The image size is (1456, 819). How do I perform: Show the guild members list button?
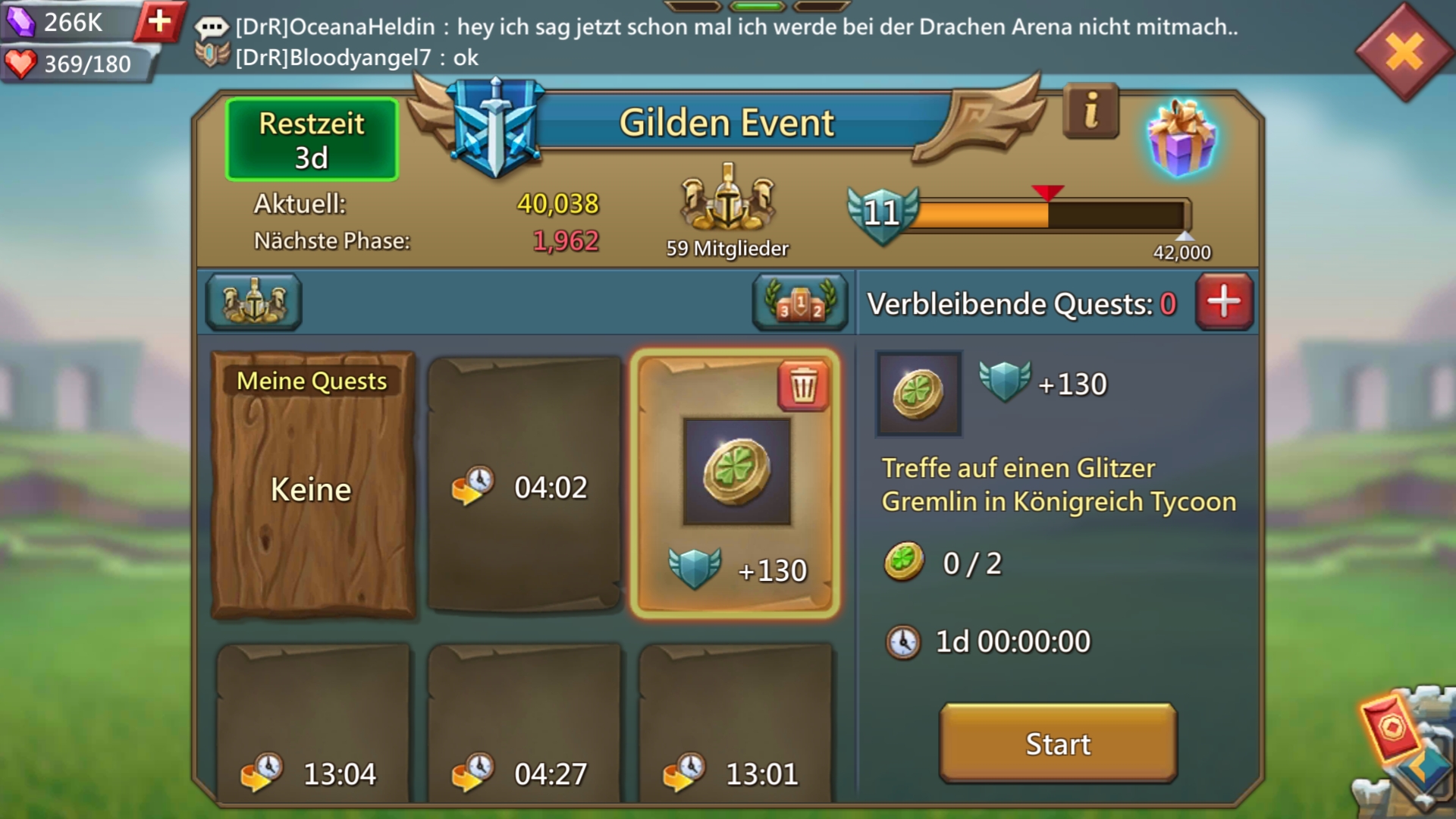coord(254,302)
